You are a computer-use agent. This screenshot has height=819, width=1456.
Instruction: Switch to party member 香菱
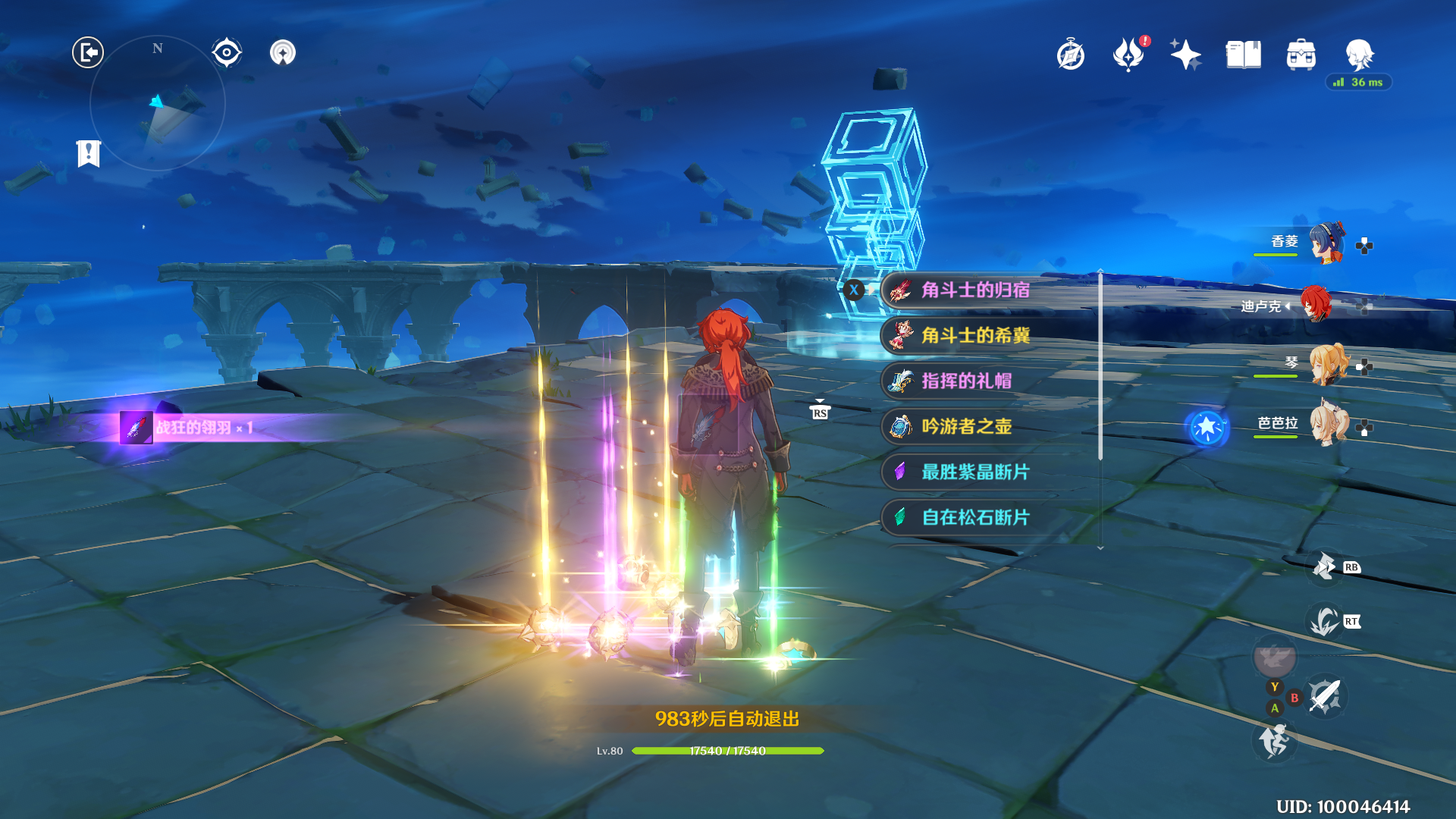1326,243
